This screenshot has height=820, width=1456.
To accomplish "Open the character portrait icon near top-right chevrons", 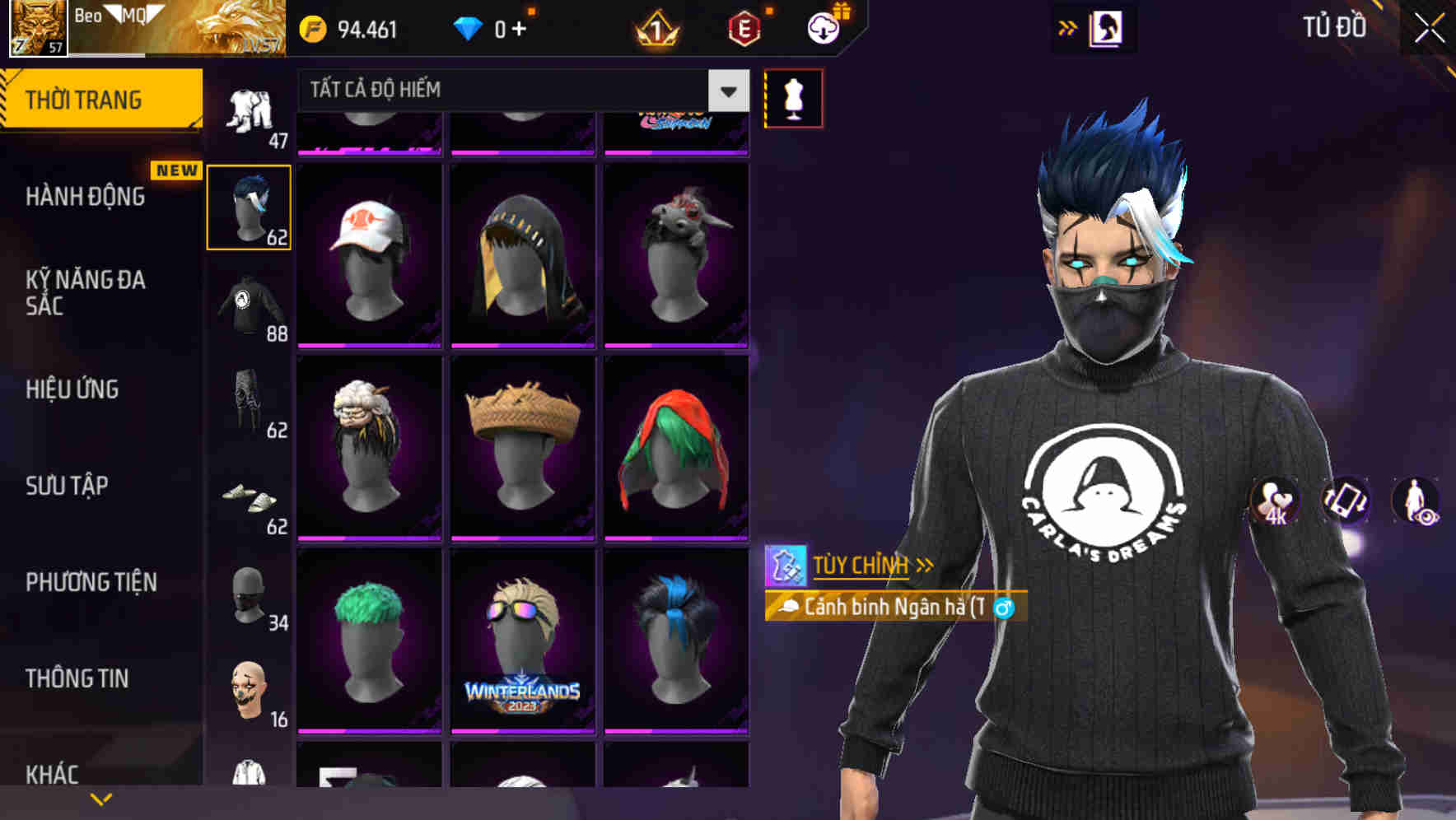I will point(1105,27).
